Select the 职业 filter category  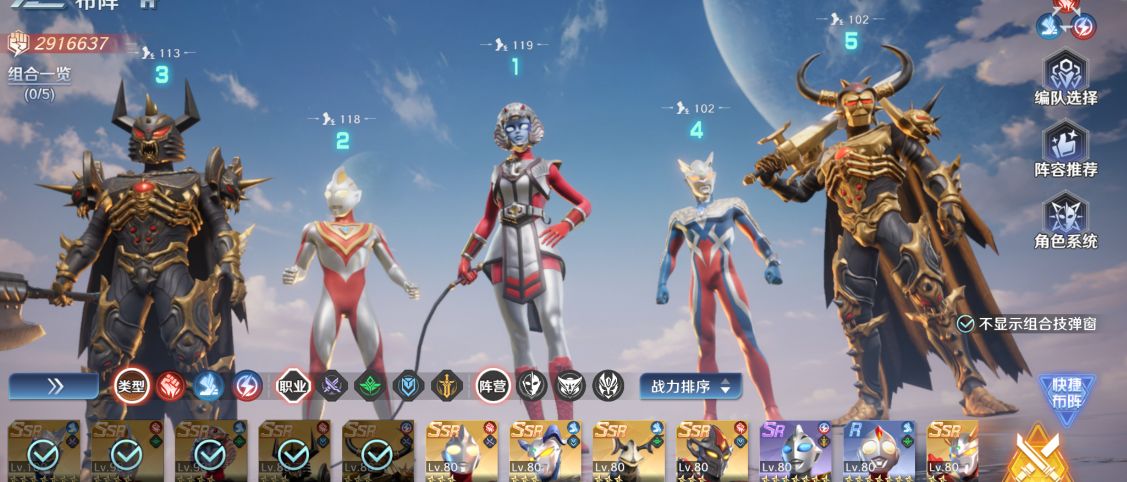(x=294, y=386)
